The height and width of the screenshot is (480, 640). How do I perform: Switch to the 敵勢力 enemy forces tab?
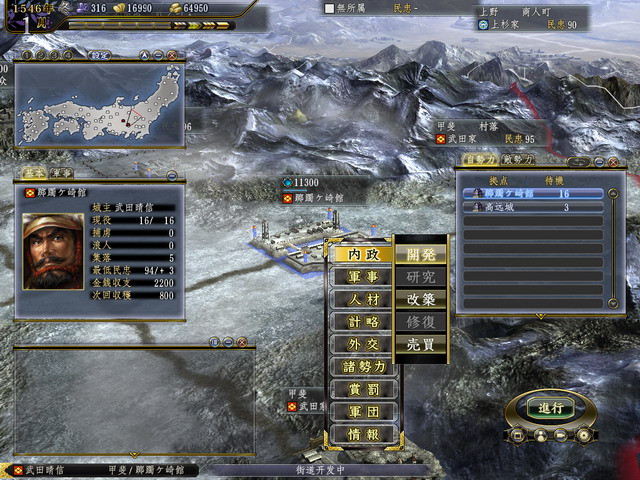[517, 159]
